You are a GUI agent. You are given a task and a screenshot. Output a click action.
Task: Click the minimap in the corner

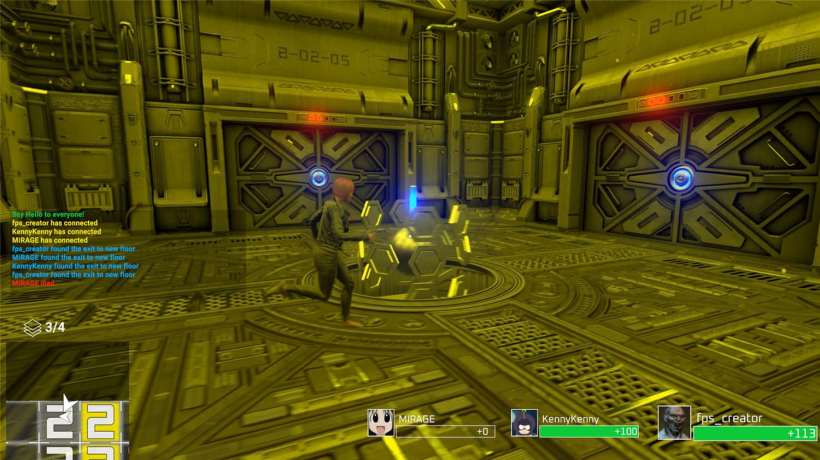(66, 401)
